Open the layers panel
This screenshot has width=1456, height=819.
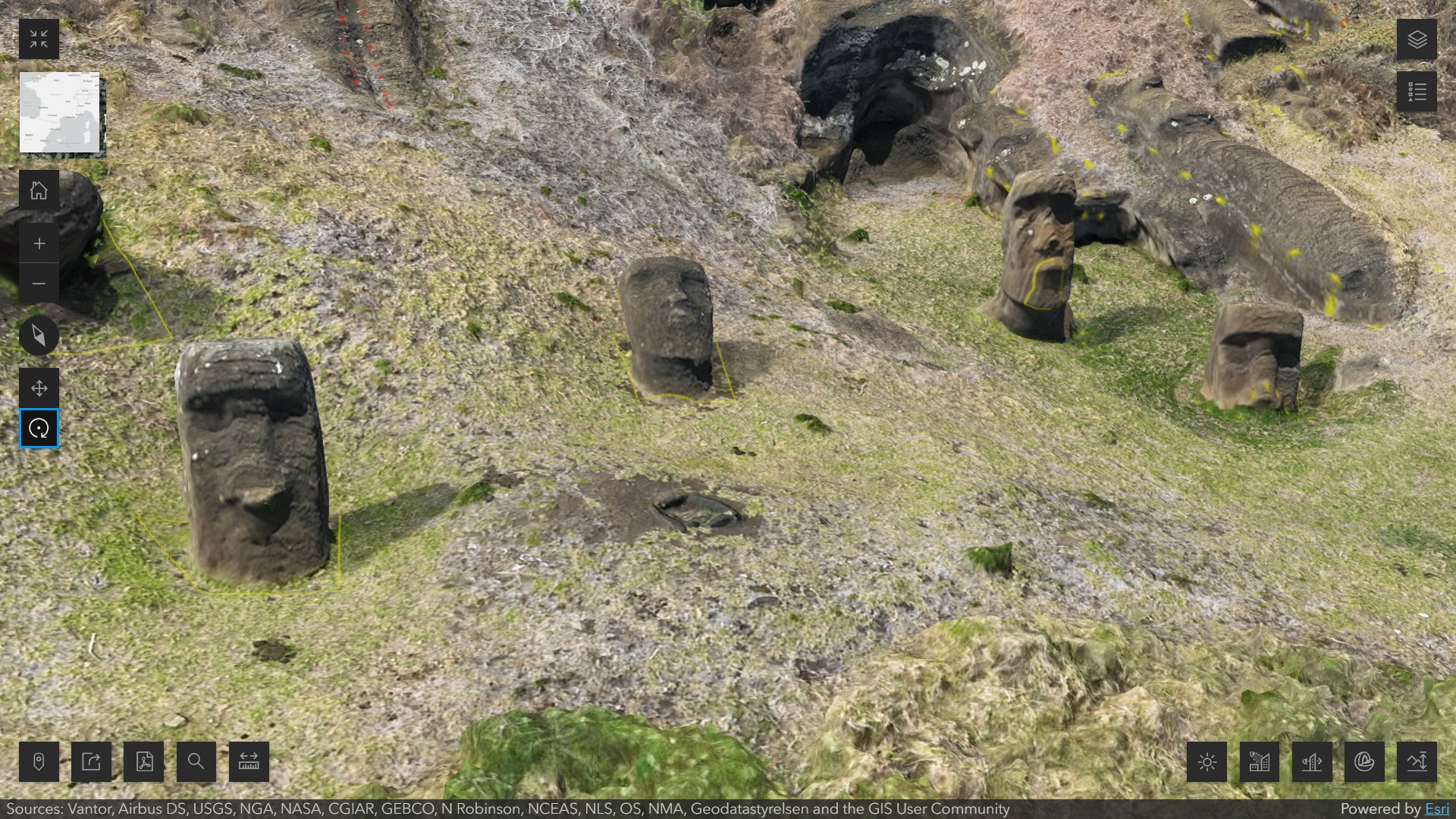tap(1417, 39)
